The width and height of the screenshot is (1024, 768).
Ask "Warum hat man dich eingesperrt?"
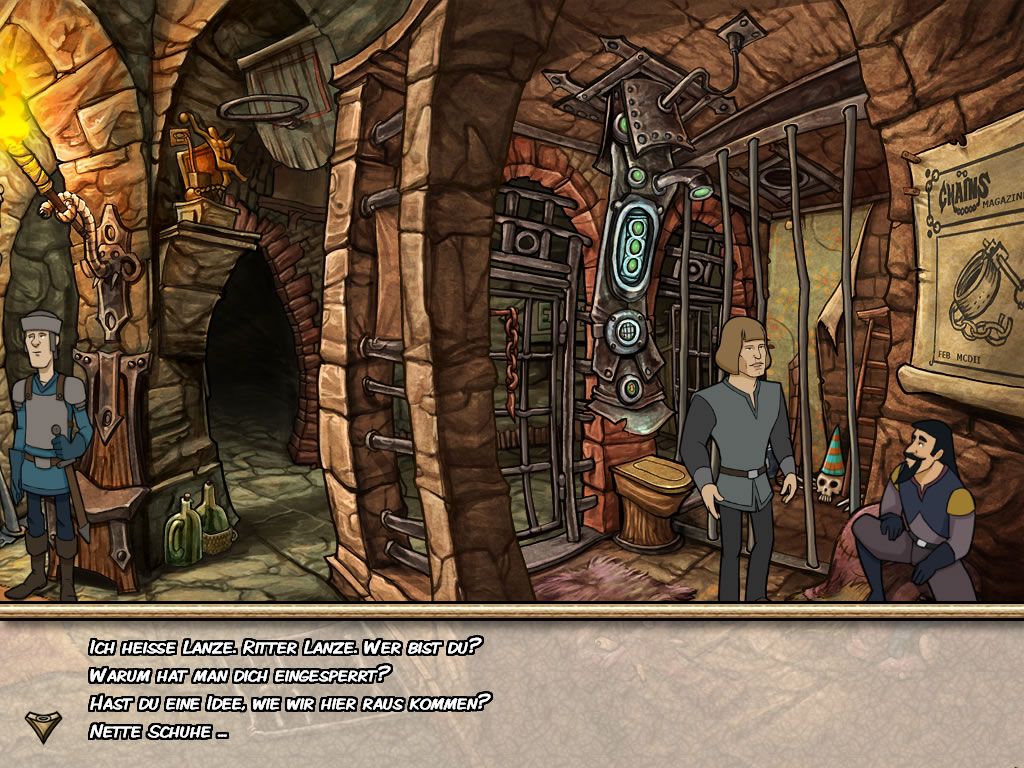coord(240,674)
